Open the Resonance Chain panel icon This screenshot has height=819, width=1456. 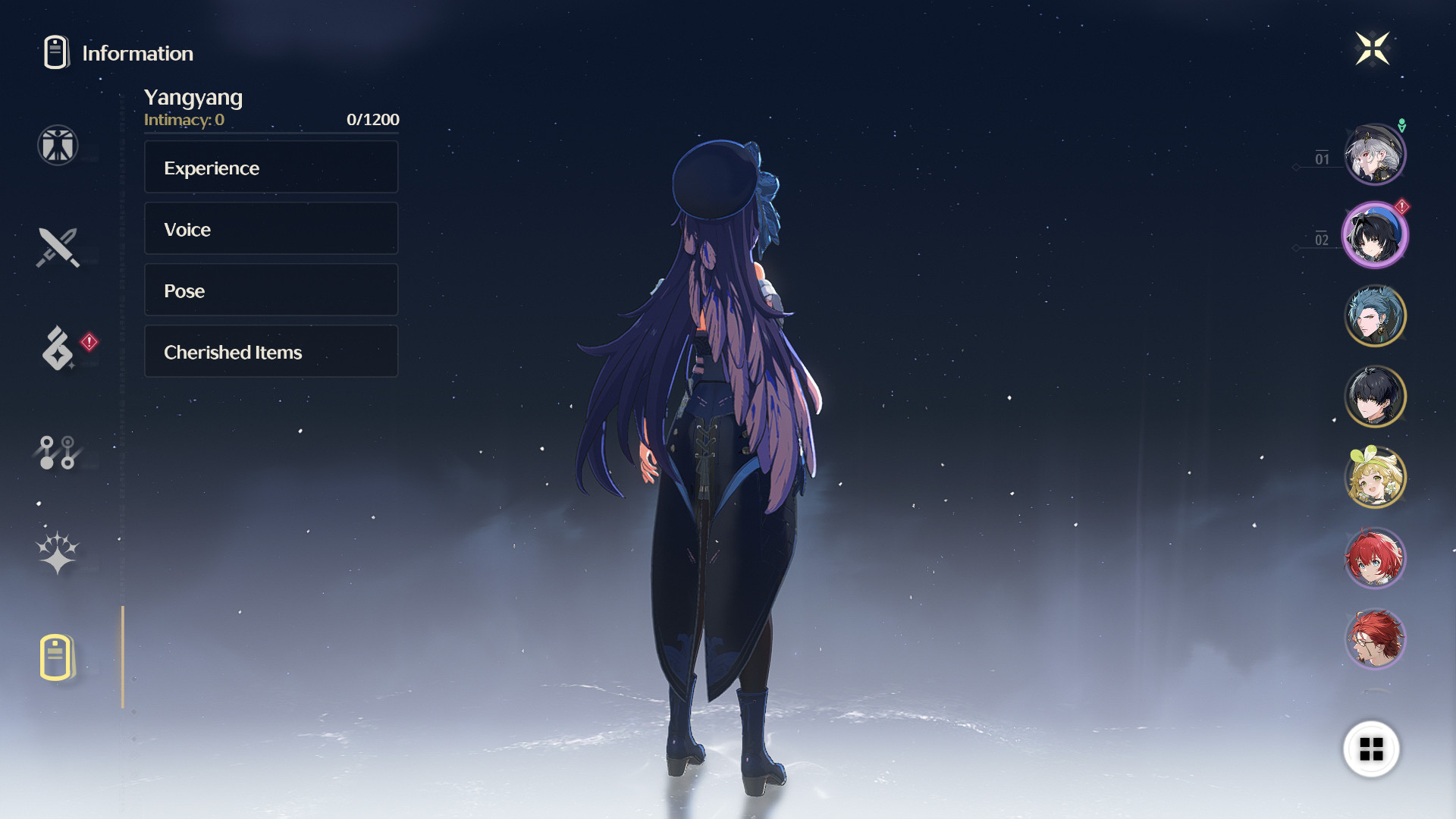pyautogui.click(x=59, y=453)
